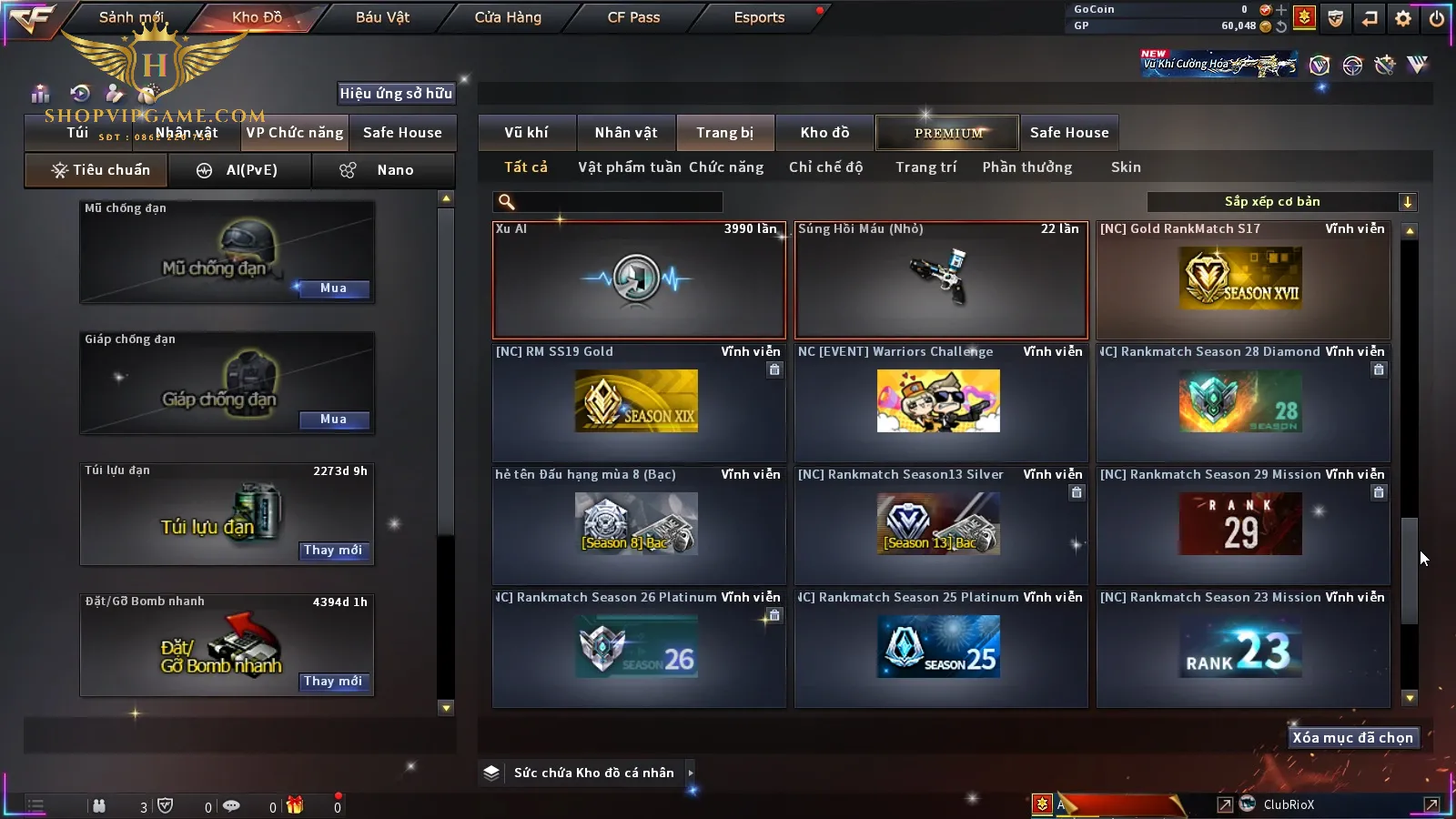Open the Esports menu
The image size is (1456, 819).
coord(759,17)
